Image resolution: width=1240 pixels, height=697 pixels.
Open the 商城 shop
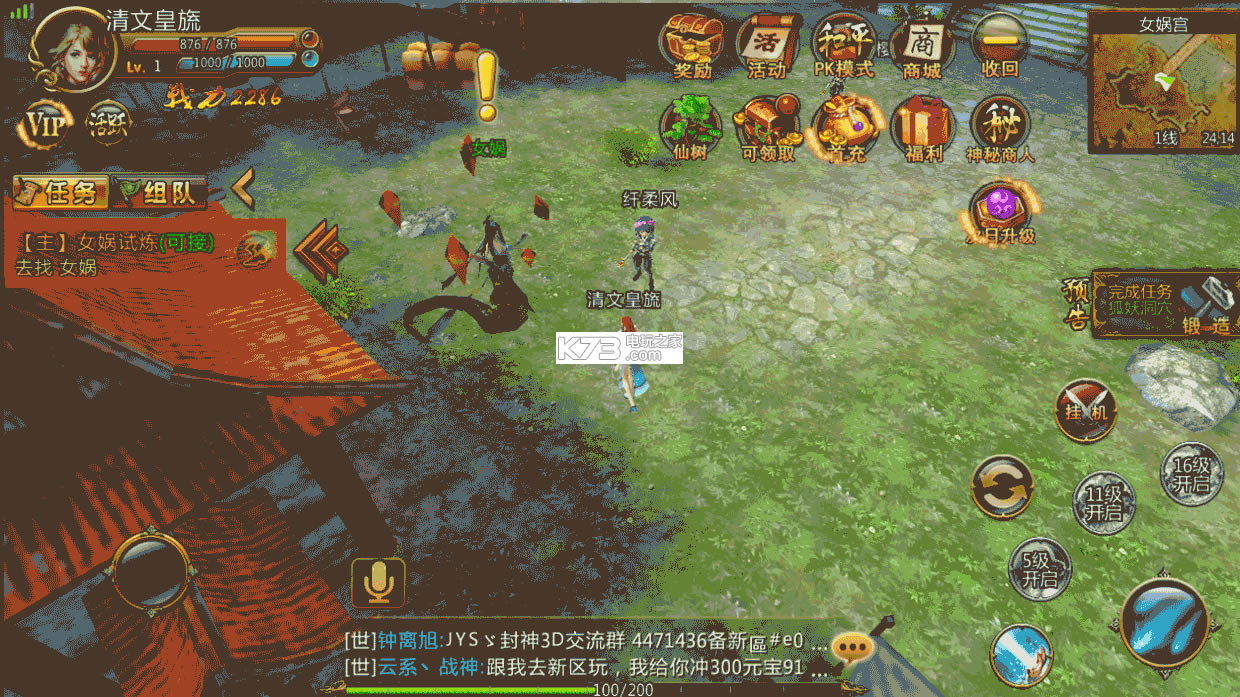click(921, 45)
